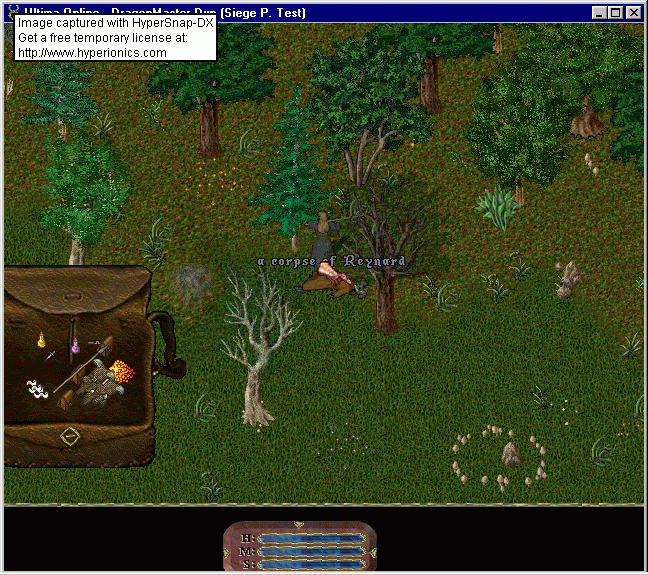648x575 pixels.
Task: Select the glittering orange pile in the backpack
Action: (122, 372)
